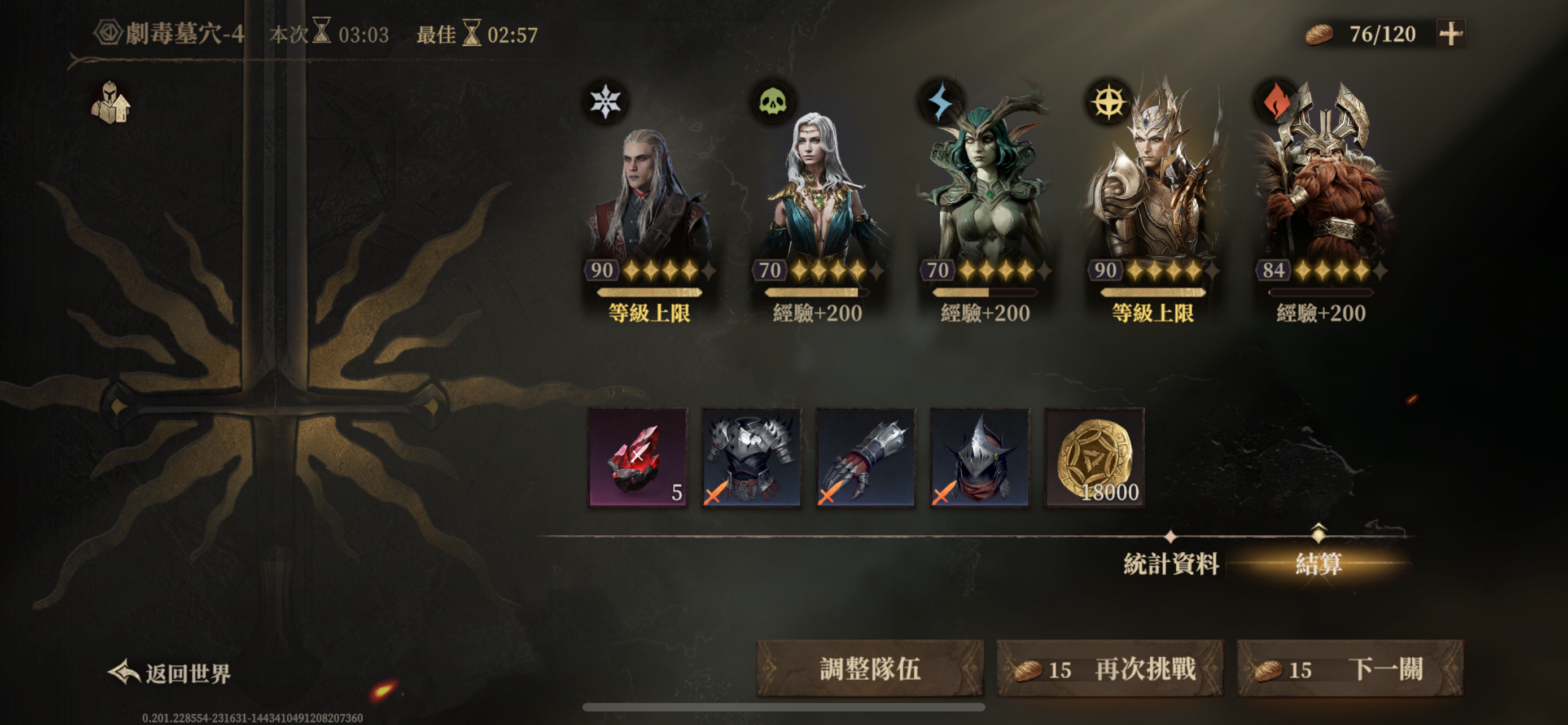The image size is (1568, 725).
Task: Return to world with 返回世界 button
Action: [170, 672]
